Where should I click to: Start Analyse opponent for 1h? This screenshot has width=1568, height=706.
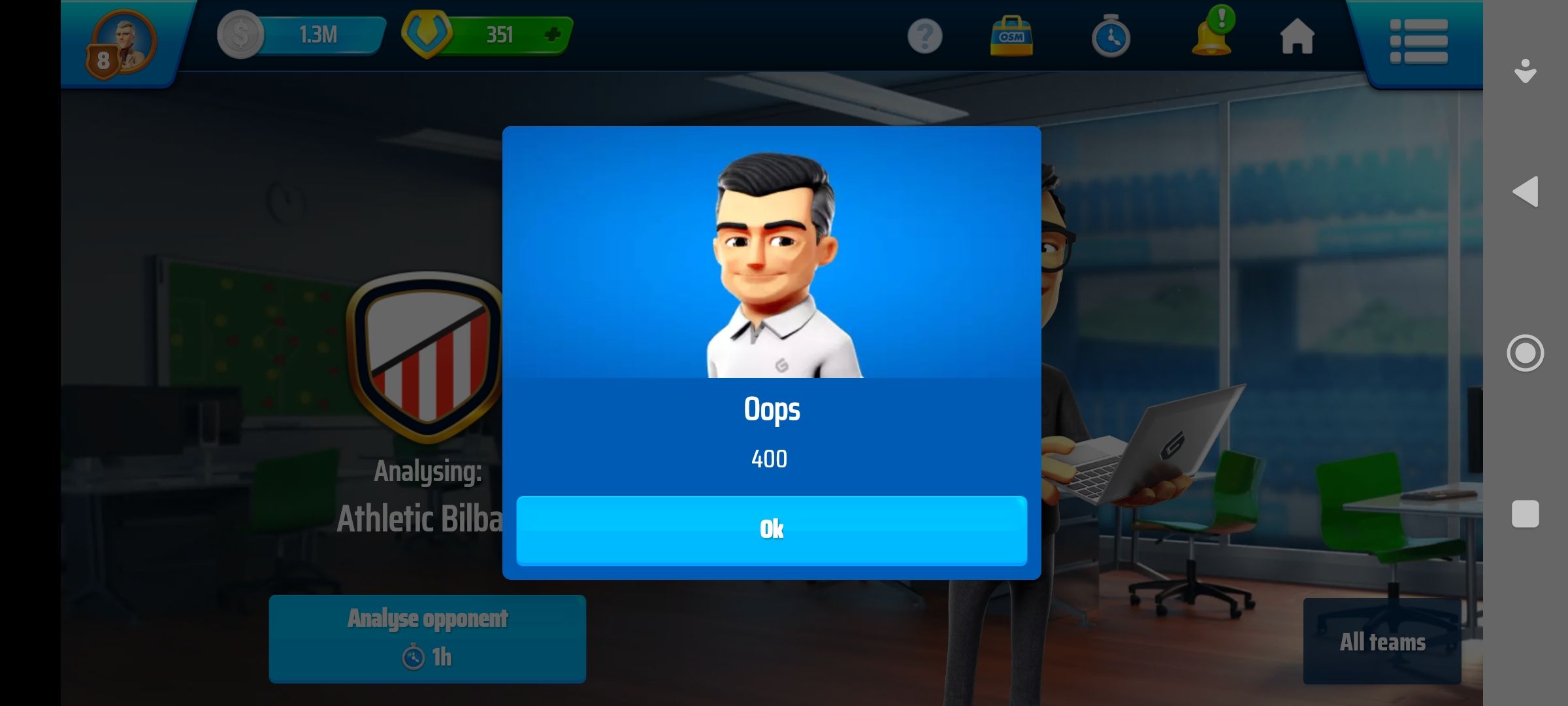(427, 639)
